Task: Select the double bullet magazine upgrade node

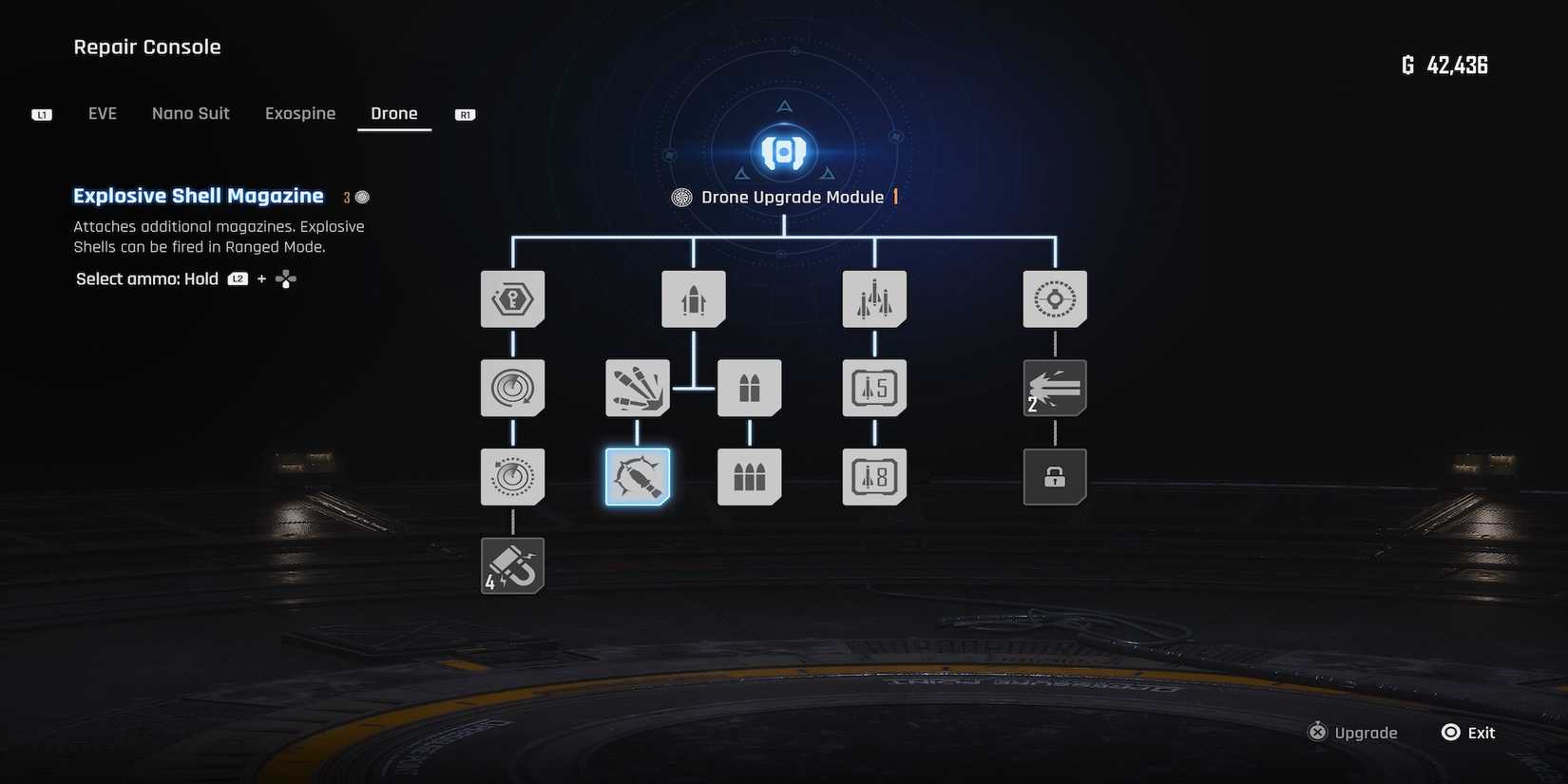Action: 749,388
